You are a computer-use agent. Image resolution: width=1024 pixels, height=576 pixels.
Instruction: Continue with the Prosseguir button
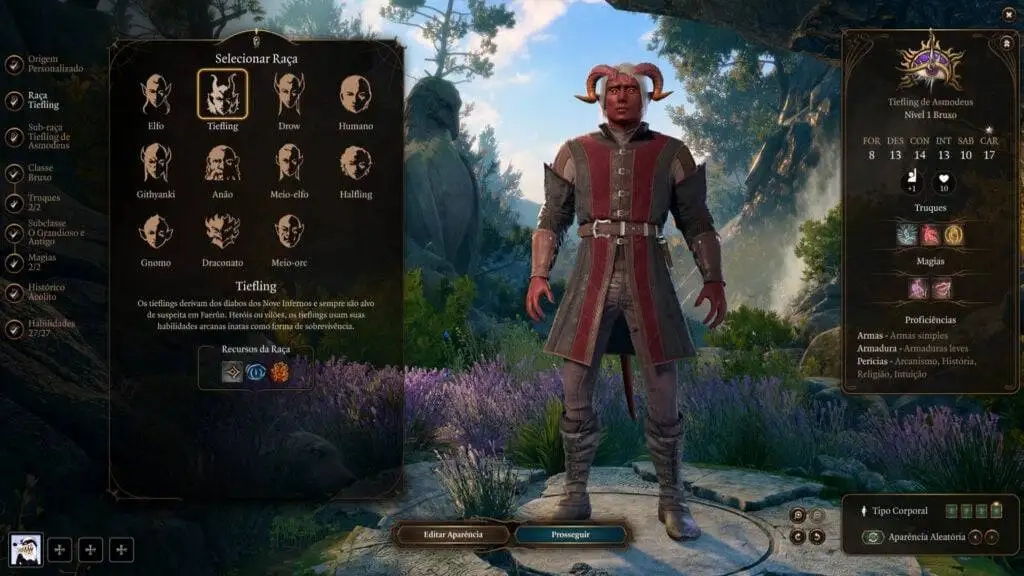point(572,534)
